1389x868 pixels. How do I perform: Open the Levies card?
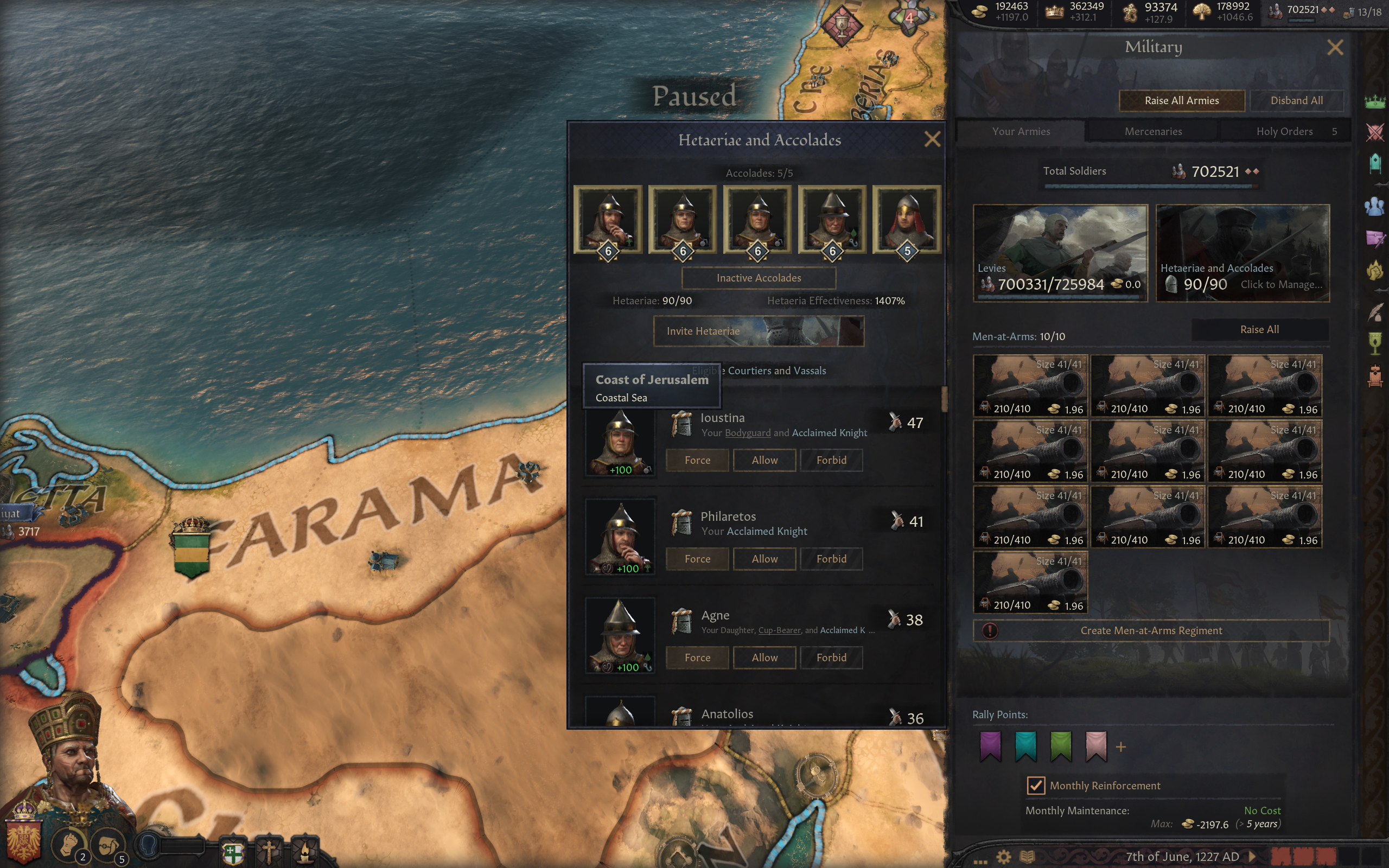coord(1060,253)
